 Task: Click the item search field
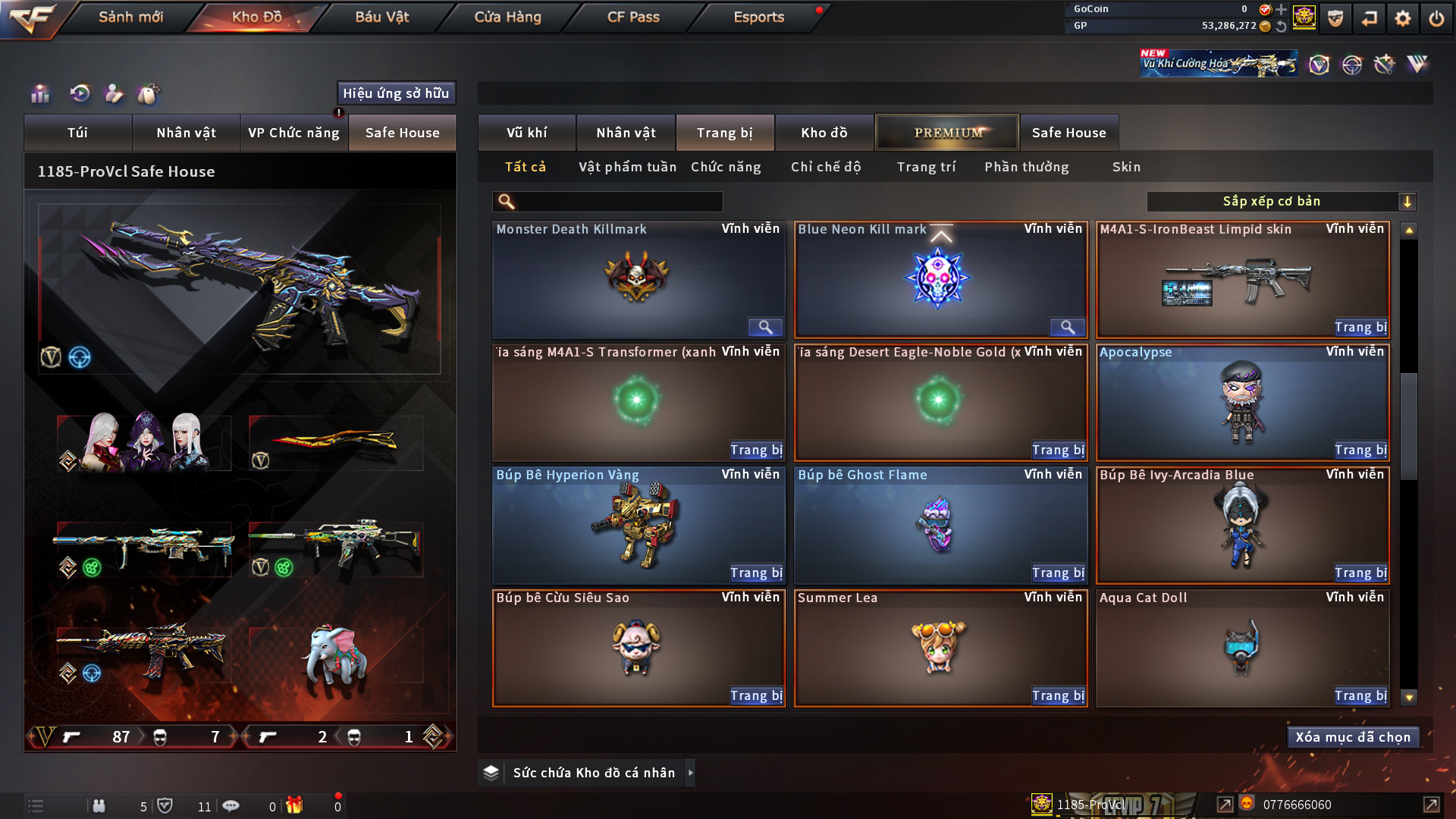618,202
